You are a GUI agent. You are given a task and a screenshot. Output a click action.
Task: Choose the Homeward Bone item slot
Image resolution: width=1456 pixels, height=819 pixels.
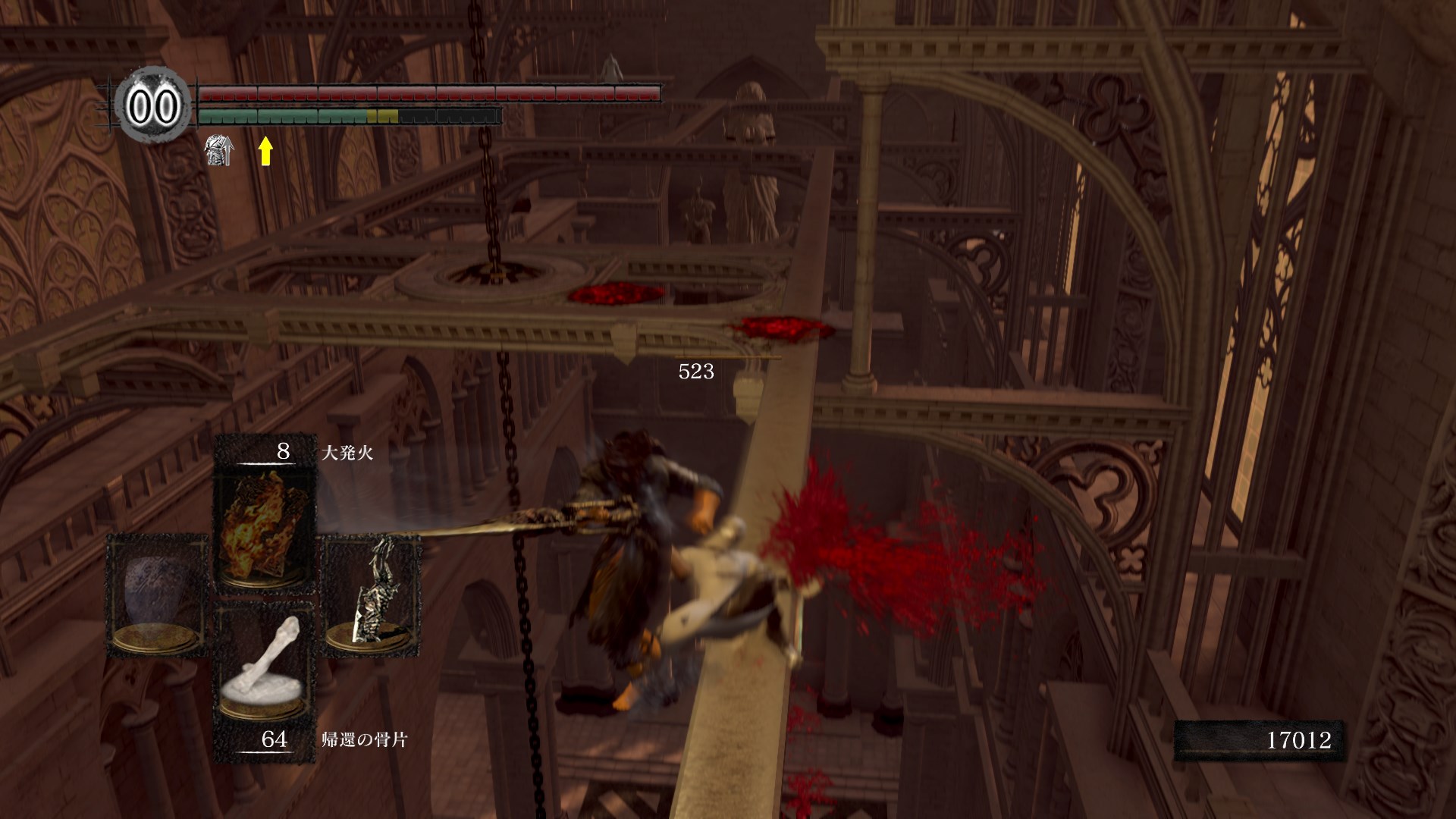(x=264, y=667)
